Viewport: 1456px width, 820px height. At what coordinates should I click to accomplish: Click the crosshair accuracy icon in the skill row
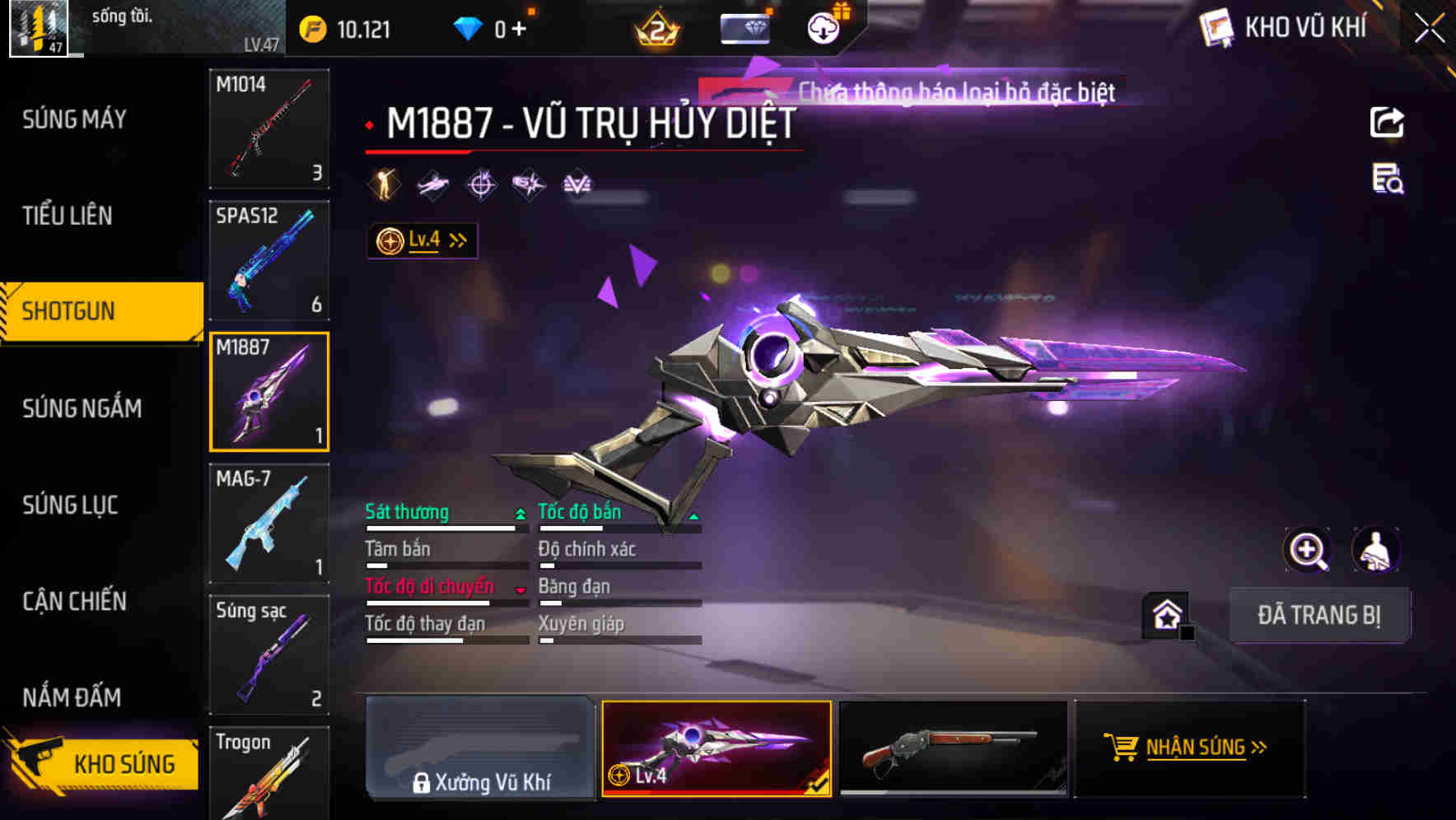coord(480,184)
